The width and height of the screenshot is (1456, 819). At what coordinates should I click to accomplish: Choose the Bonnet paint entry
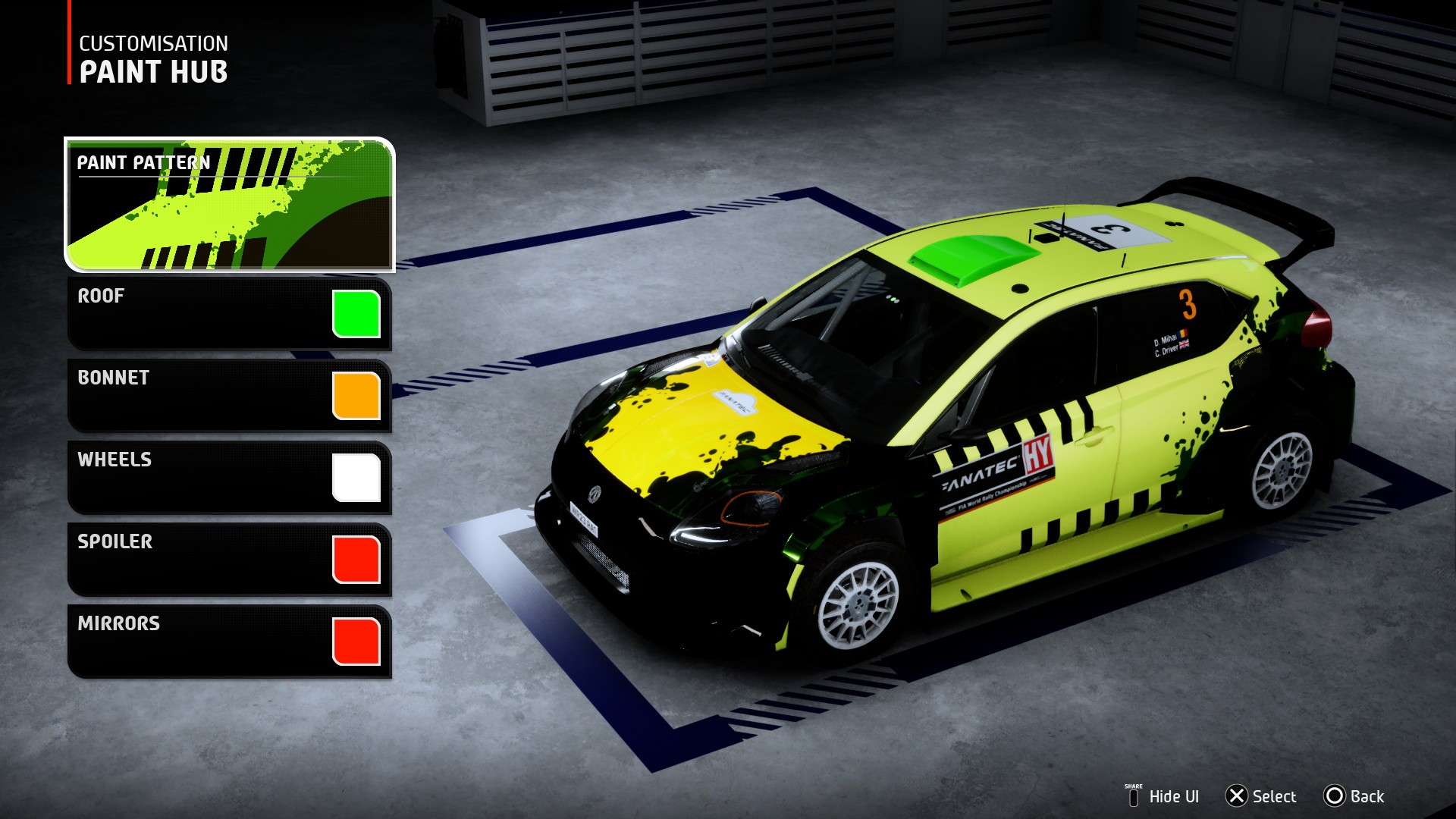tap(197, 395)
